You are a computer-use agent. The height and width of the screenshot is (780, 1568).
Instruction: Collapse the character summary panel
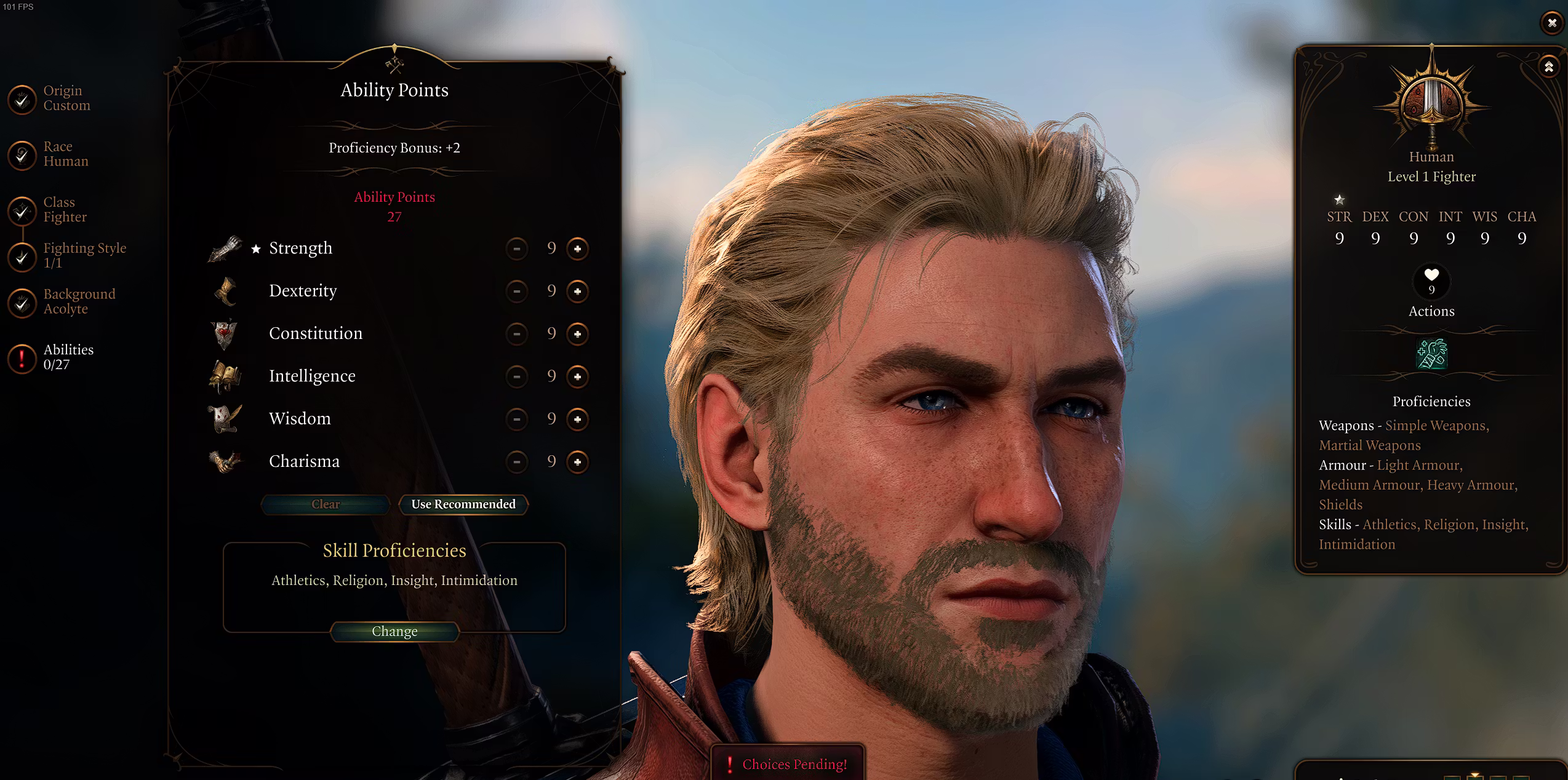pyautogui.click(x=1549, y=66)
